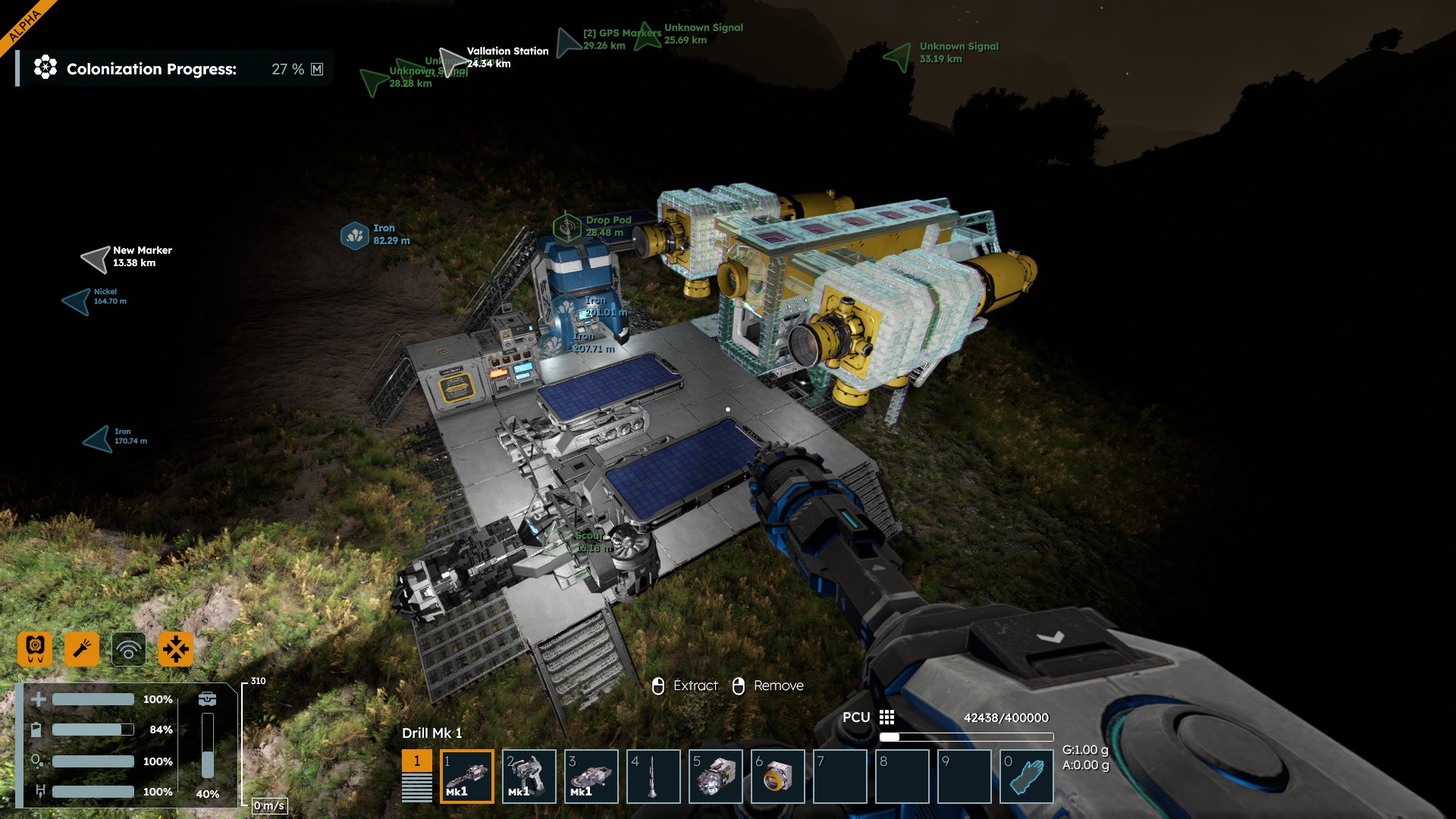Click the Vallation Station marker

(453, 61)
